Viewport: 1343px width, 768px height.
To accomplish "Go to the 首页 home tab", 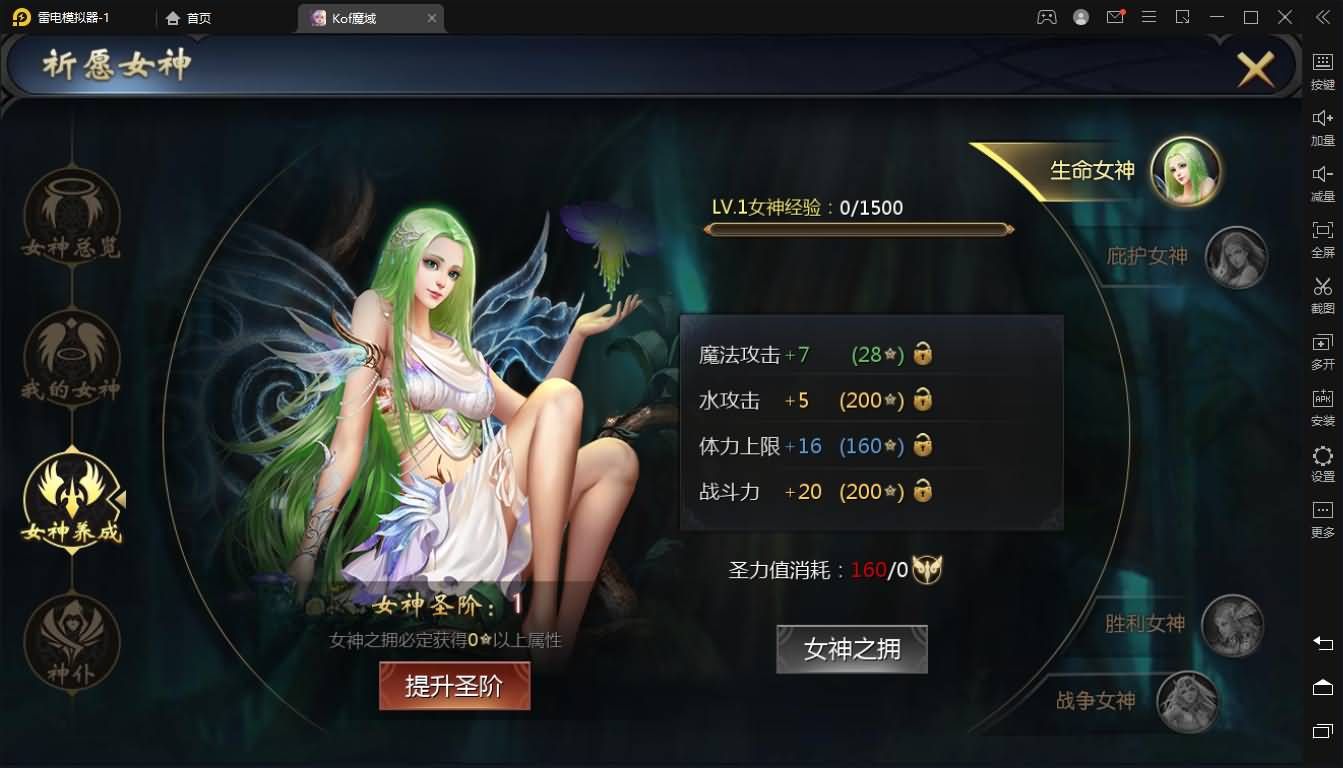I will point(187,17).
